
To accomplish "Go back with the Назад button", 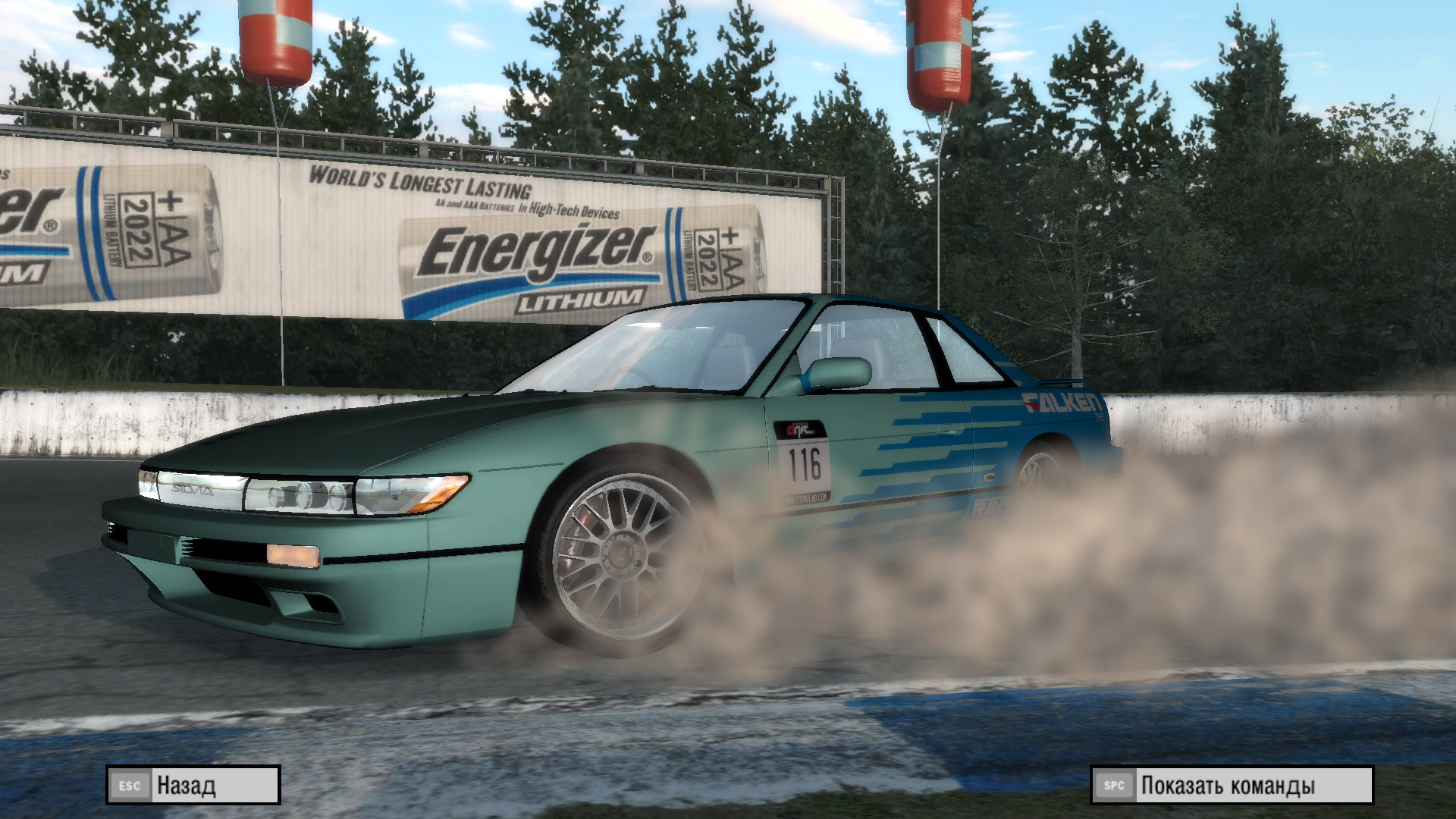I will (193, 785).
